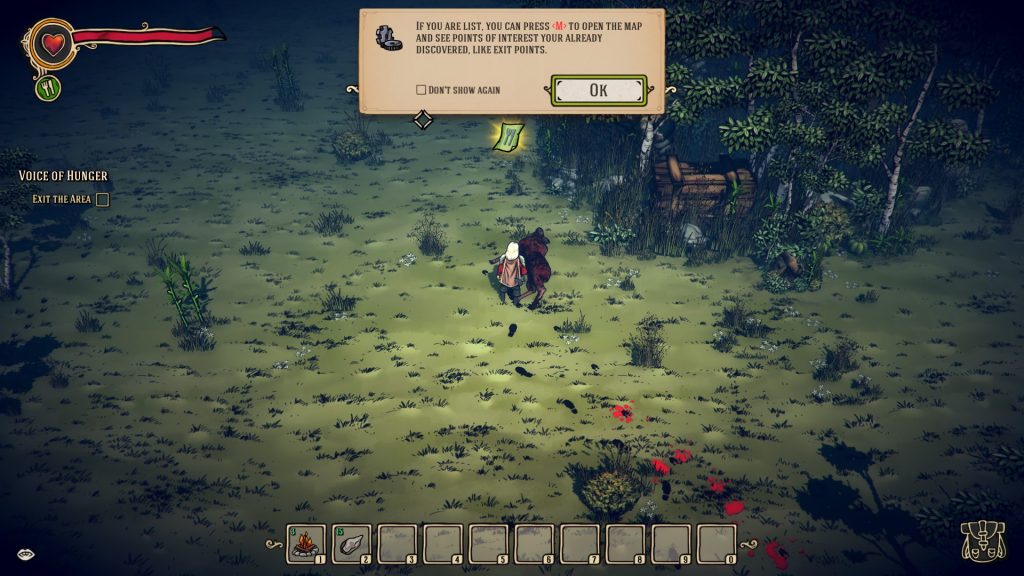Image resolution: width=1024 pixels, height=576 pixels.
Task: Choose the flint stone in hotbar slot 2
Action: coord(351,543)
